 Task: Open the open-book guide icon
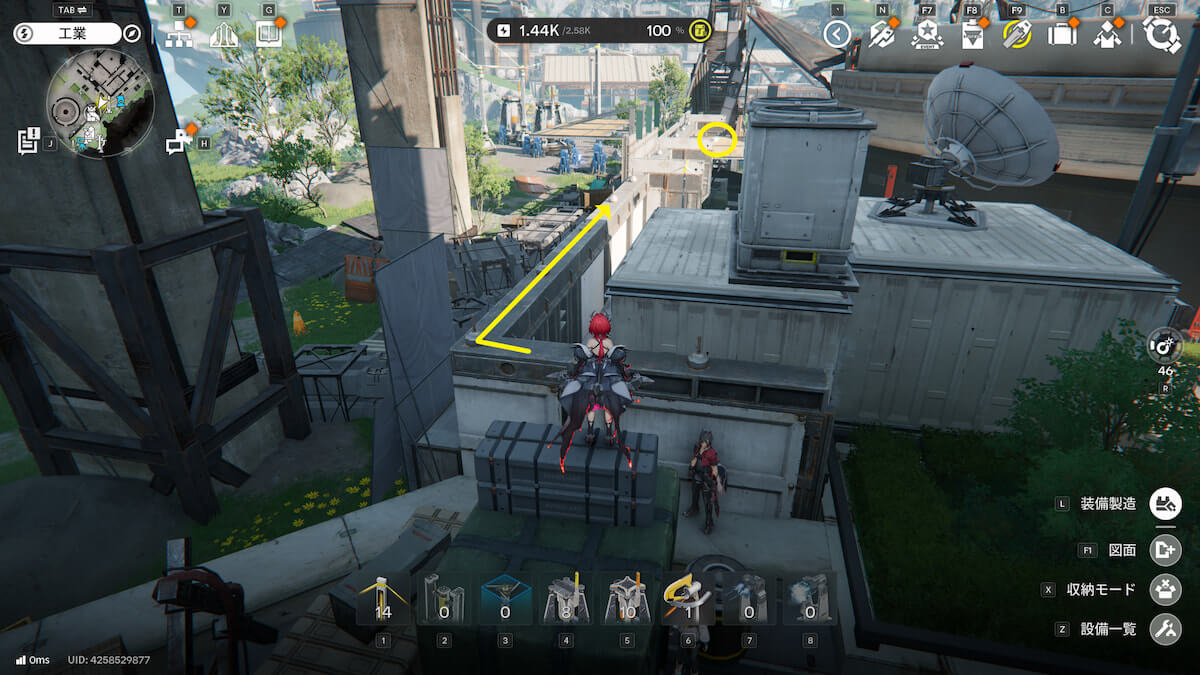(268, 35)
